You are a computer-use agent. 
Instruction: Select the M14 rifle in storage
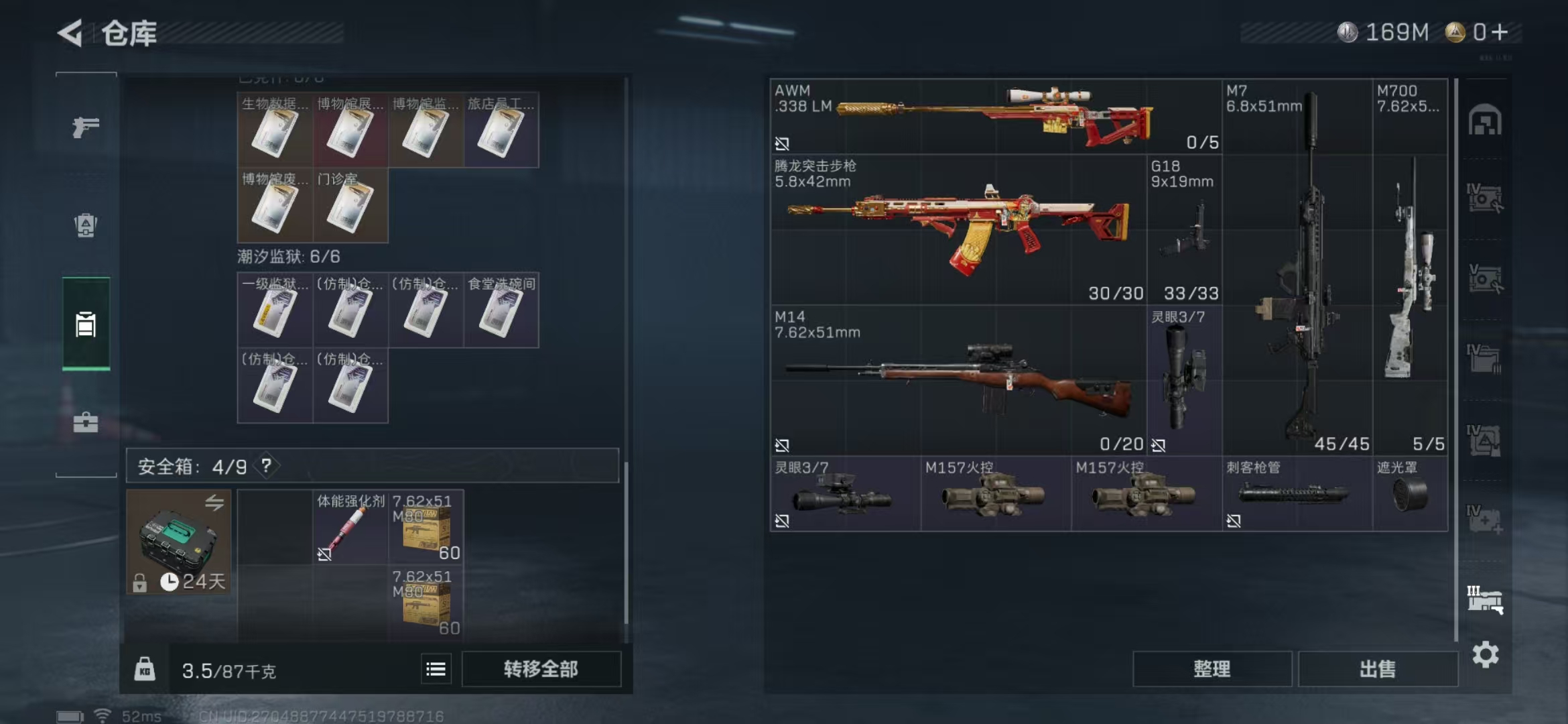[958, 380]
